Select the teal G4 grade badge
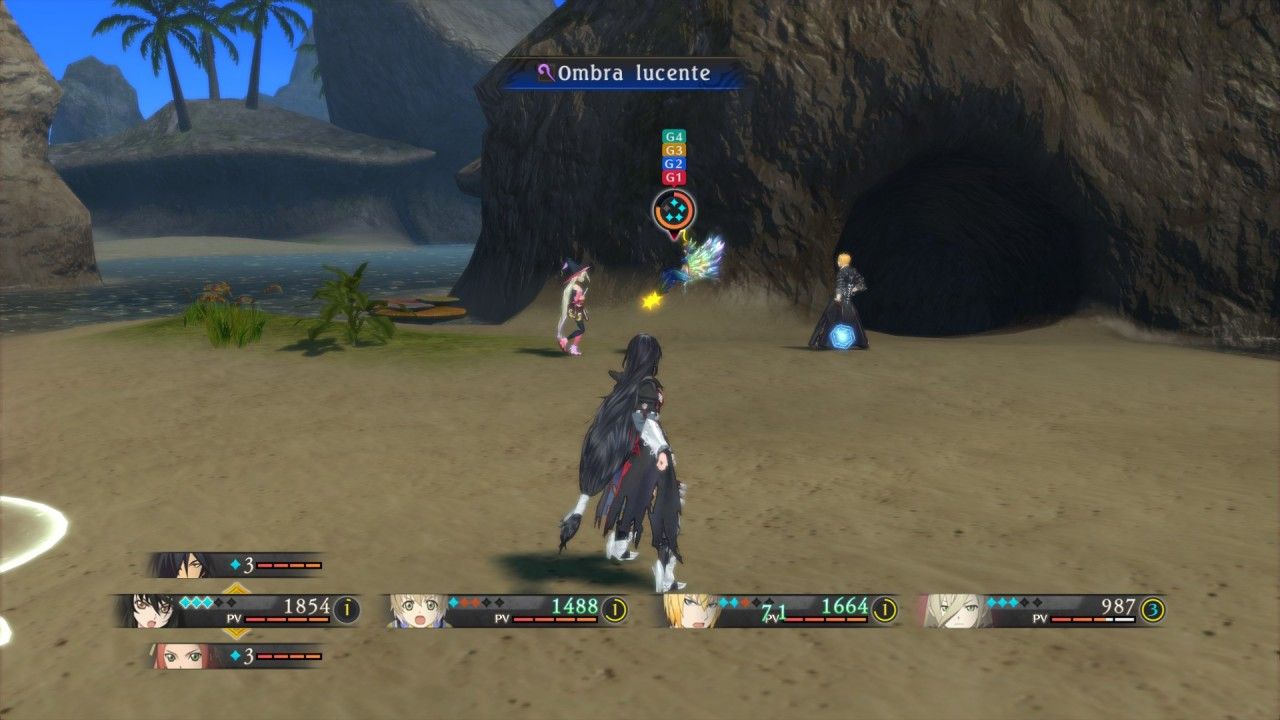1280x720 pixels. [x=673, y=137]
